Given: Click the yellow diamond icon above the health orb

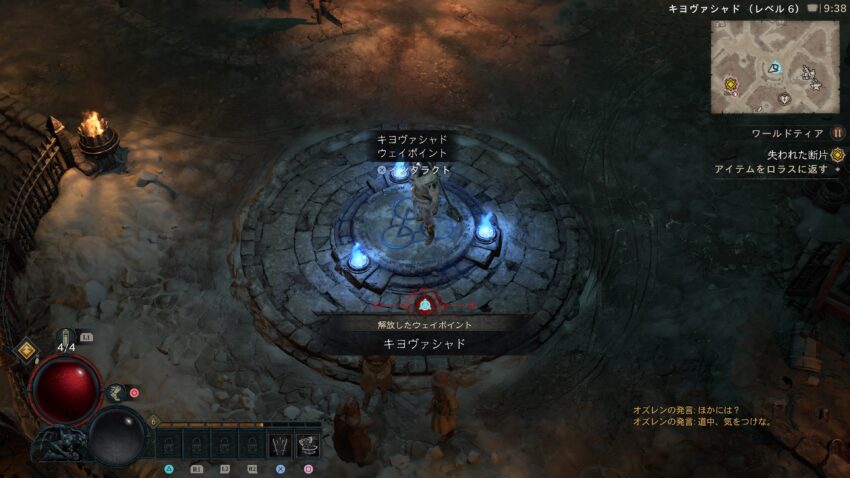Looking at the screenshot, I should coord(26,351).
